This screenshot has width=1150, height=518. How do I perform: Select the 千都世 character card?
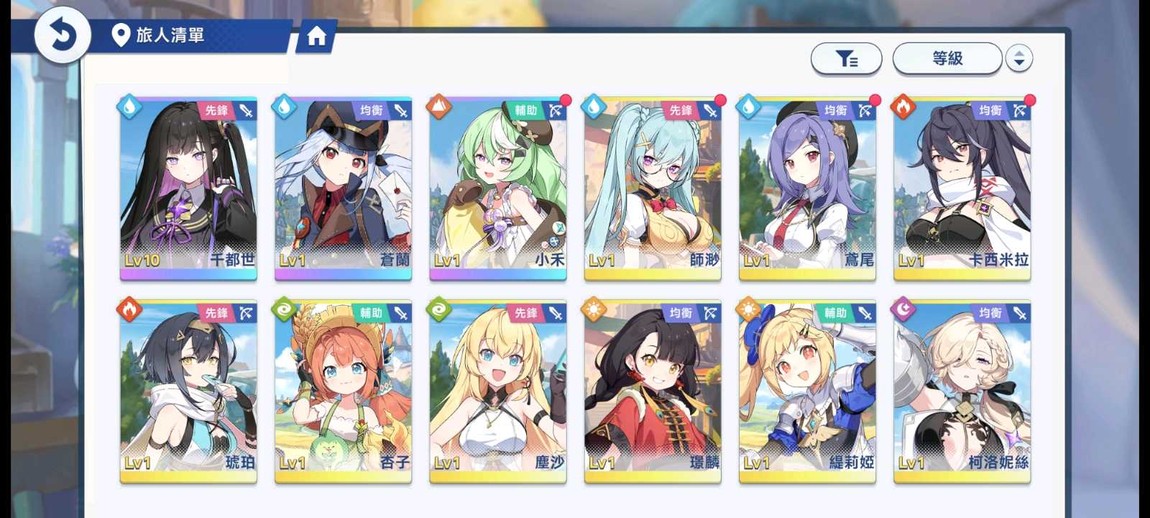189,188
